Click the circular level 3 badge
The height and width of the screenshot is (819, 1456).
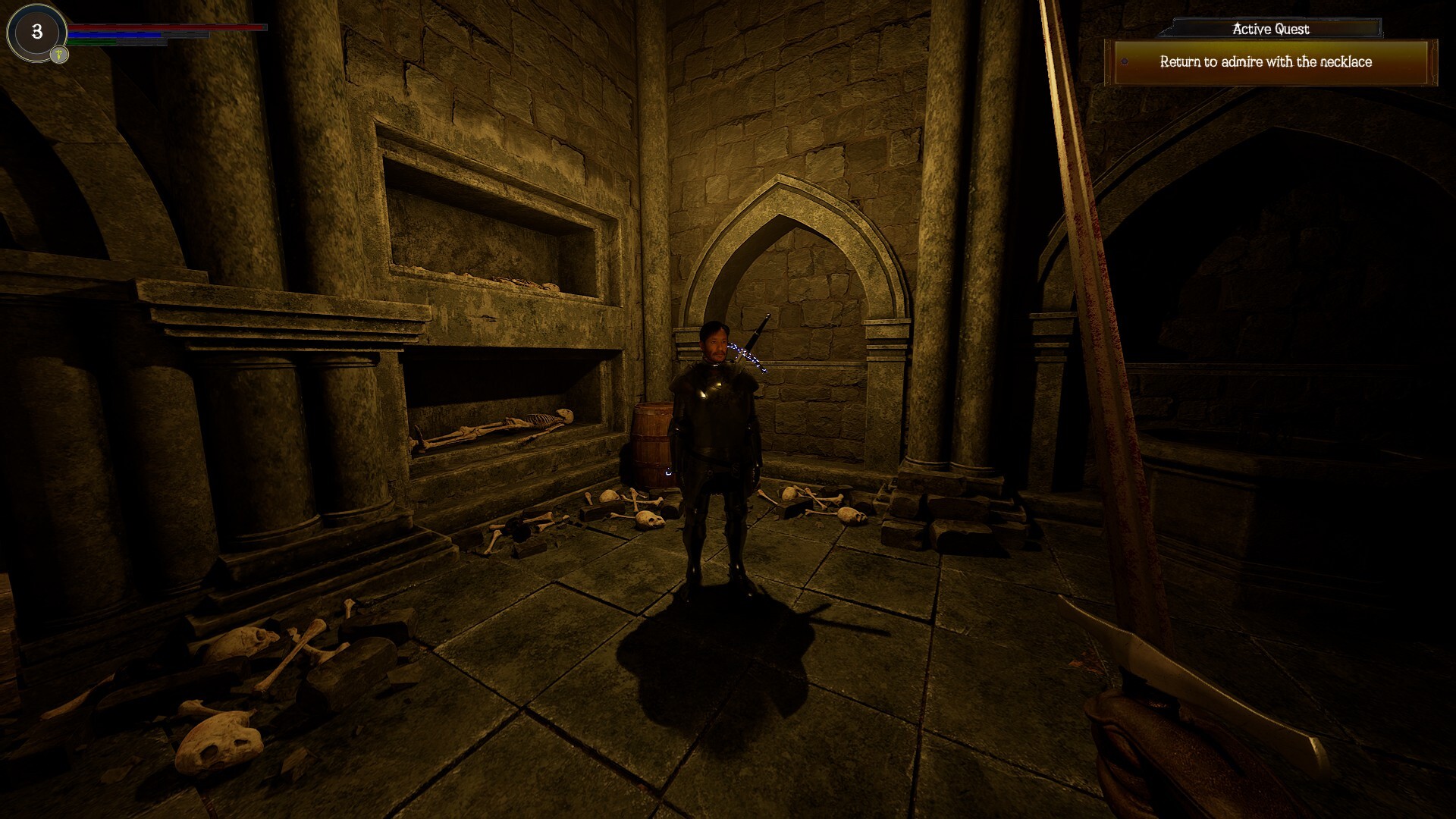(x=35, y=32)
